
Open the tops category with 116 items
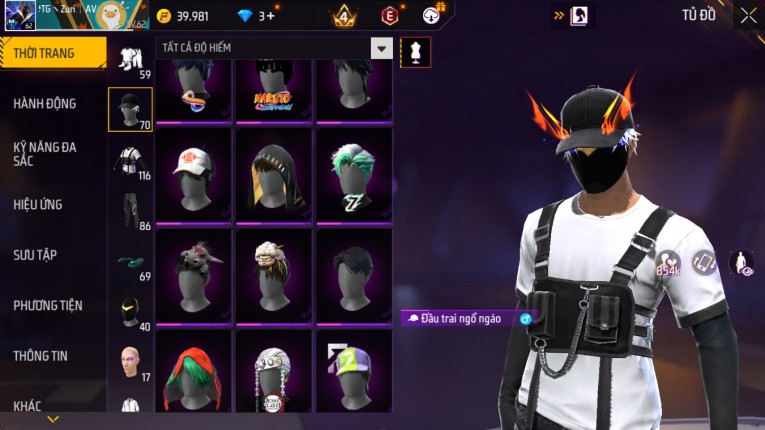[x=130, y=162]
